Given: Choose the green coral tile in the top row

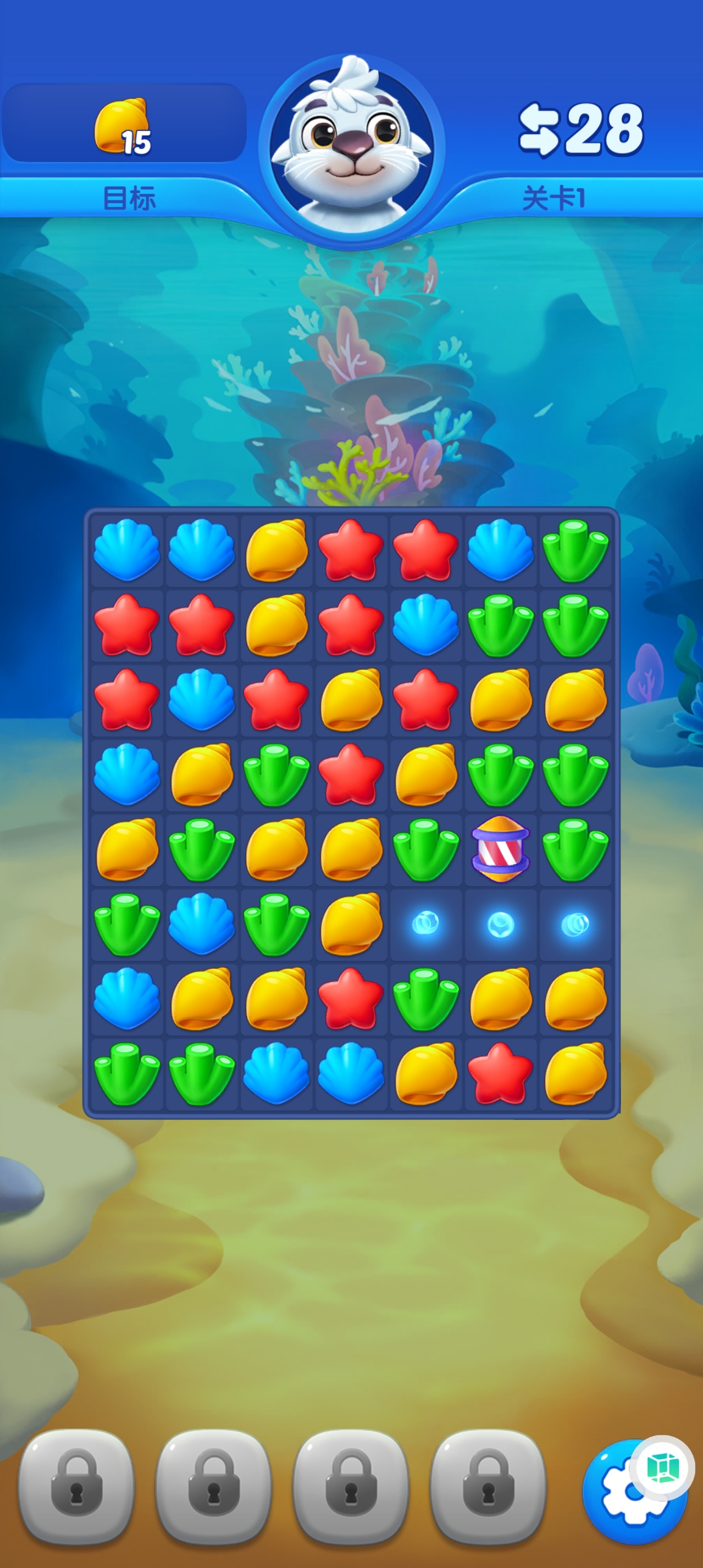Looking at the screenshot, I should pyautogui.click(x=575, y=550).
